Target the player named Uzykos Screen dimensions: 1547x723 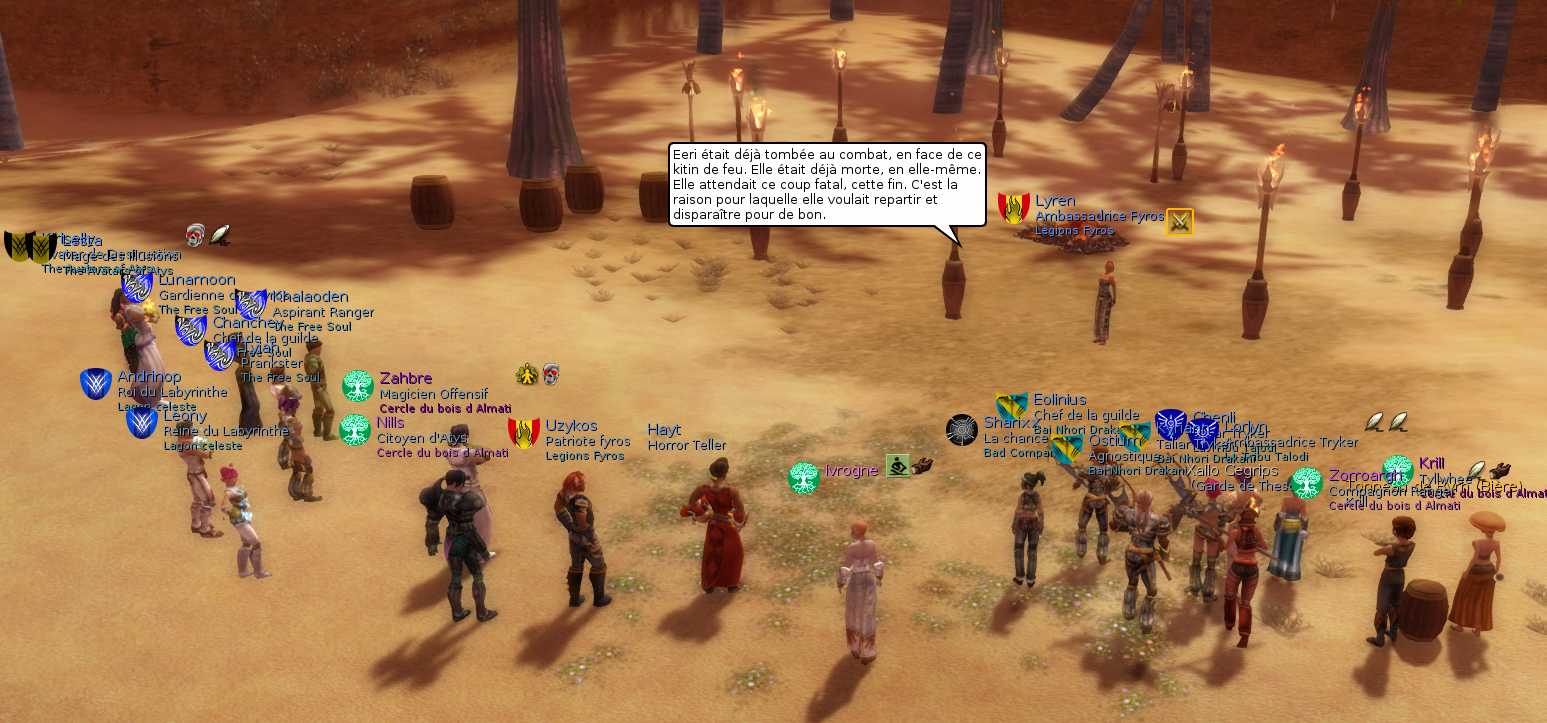pos(571,426)
